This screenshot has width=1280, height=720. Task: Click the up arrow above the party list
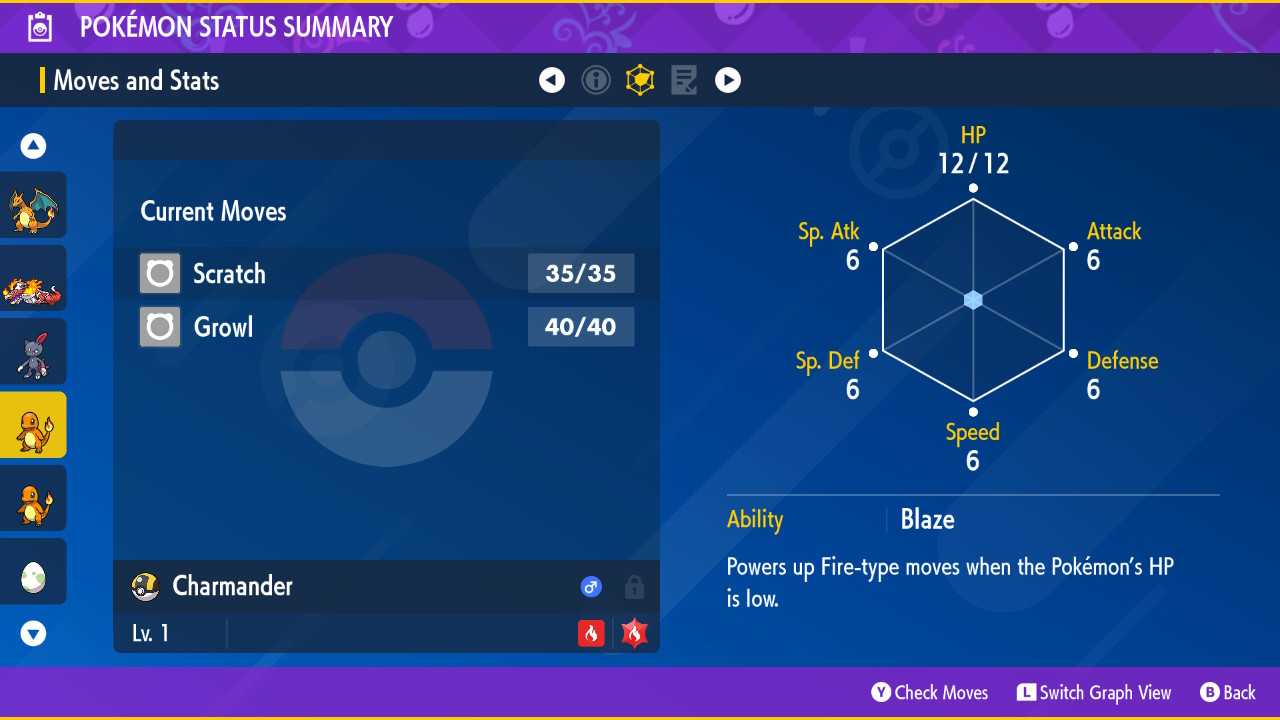click(33, 145)
